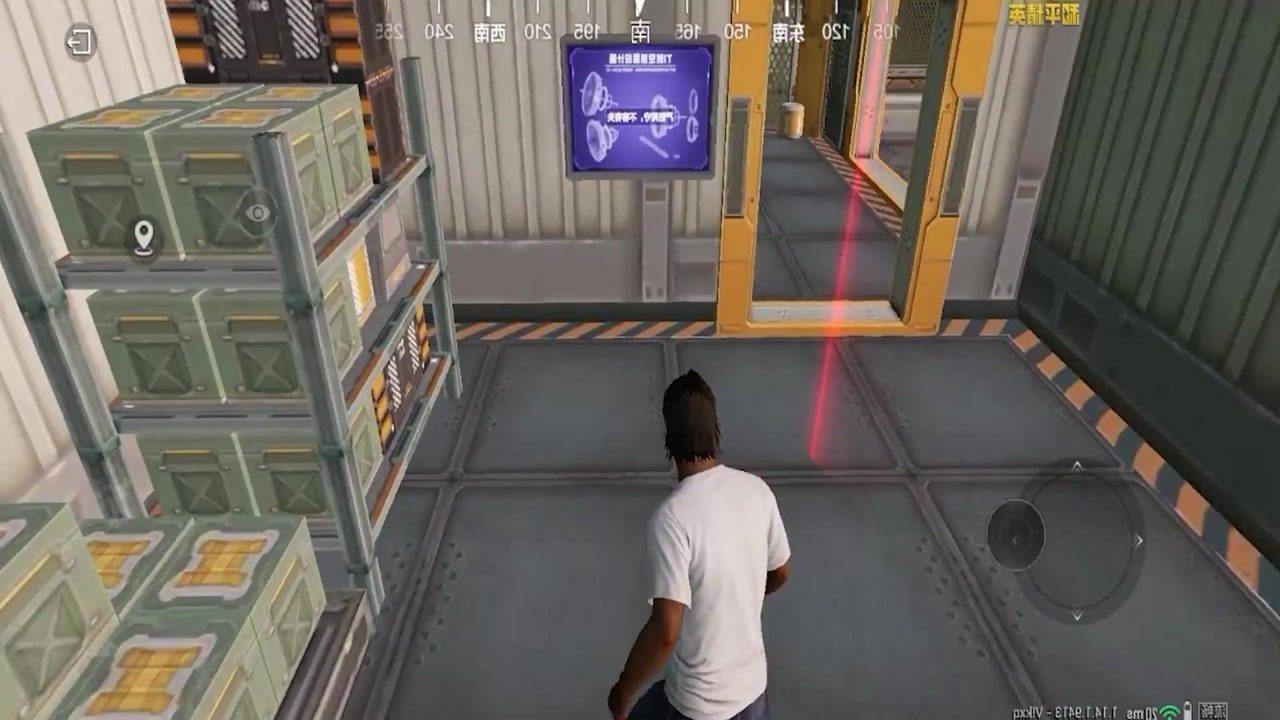Image resolution: width=1280 pixels, height=720 pixels.
Task: Tap the green Wi-Fi signal icon
Action: (1169, 711)
